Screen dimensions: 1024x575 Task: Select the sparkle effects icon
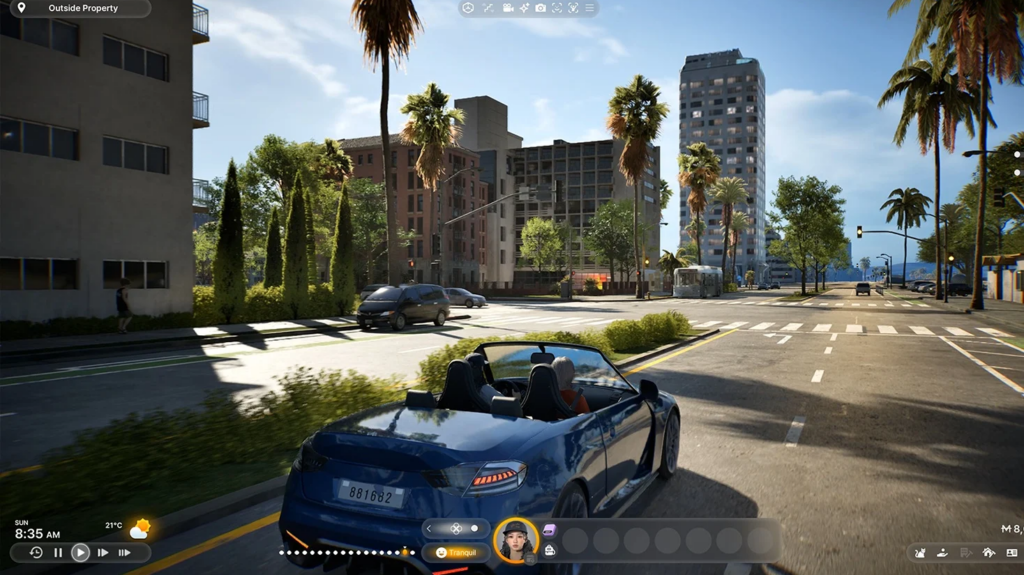click(524, 8)
